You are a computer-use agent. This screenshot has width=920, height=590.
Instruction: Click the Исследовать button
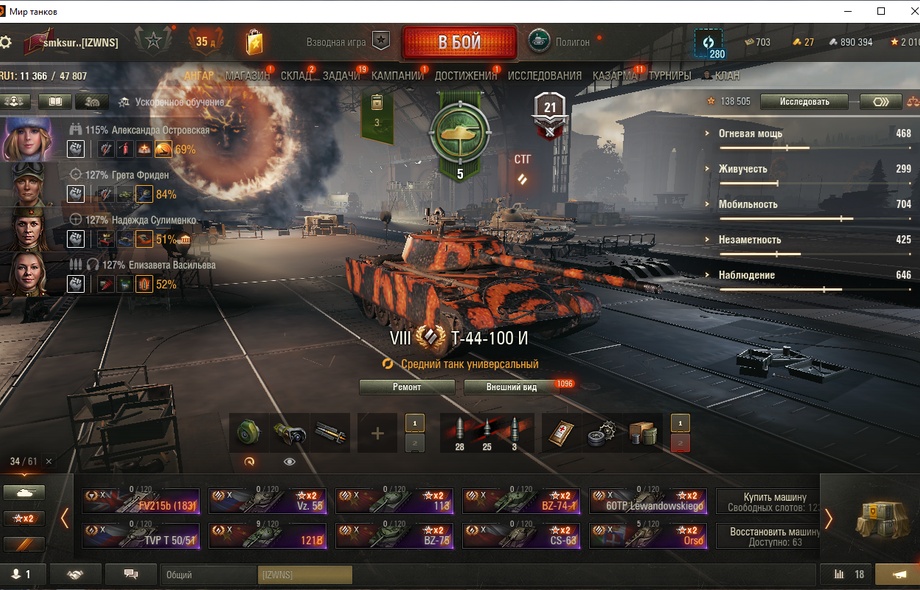[x=803, y=101]
